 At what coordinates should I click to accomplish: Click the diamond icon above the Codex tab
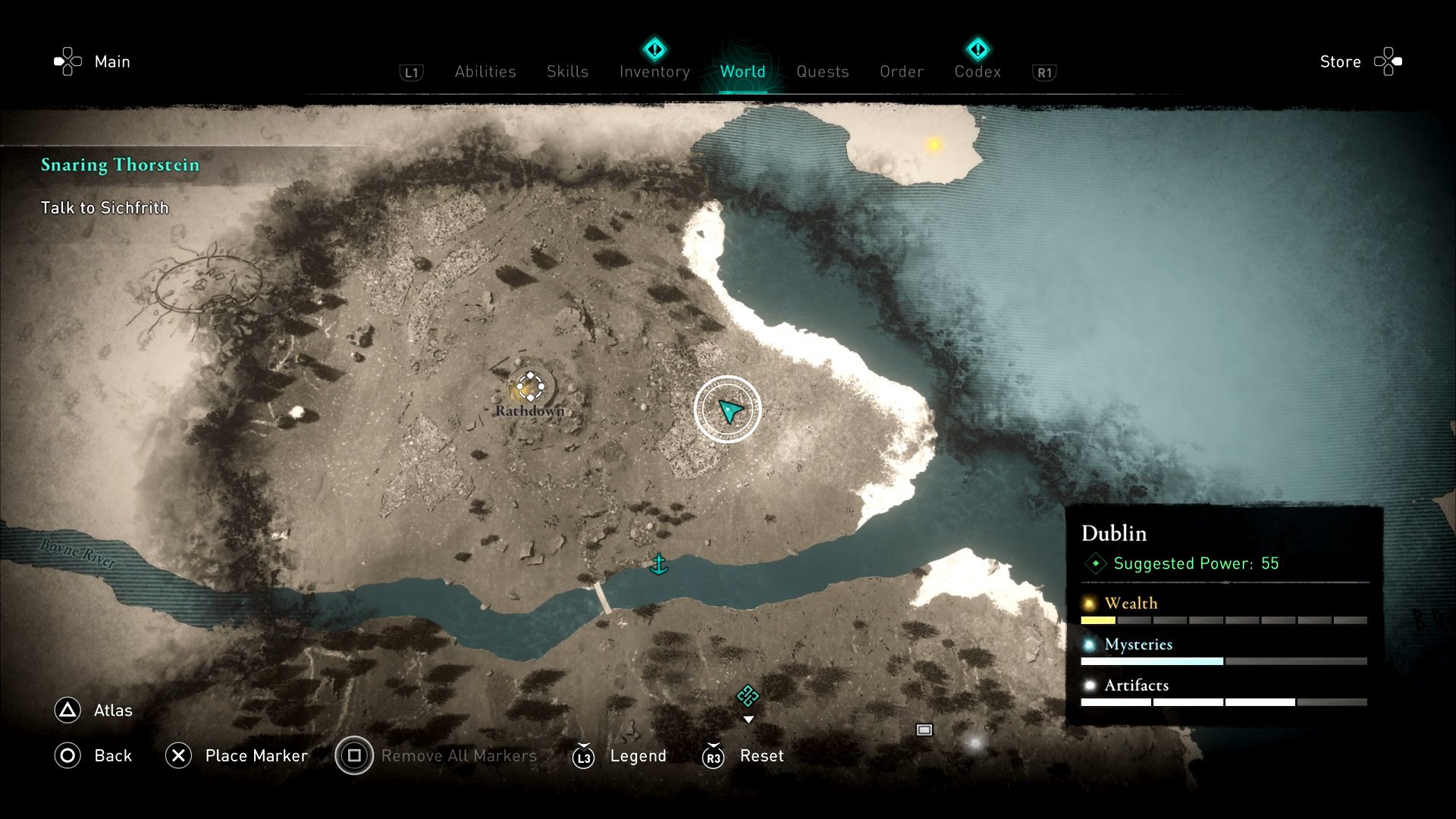click(x=978, y=49)
